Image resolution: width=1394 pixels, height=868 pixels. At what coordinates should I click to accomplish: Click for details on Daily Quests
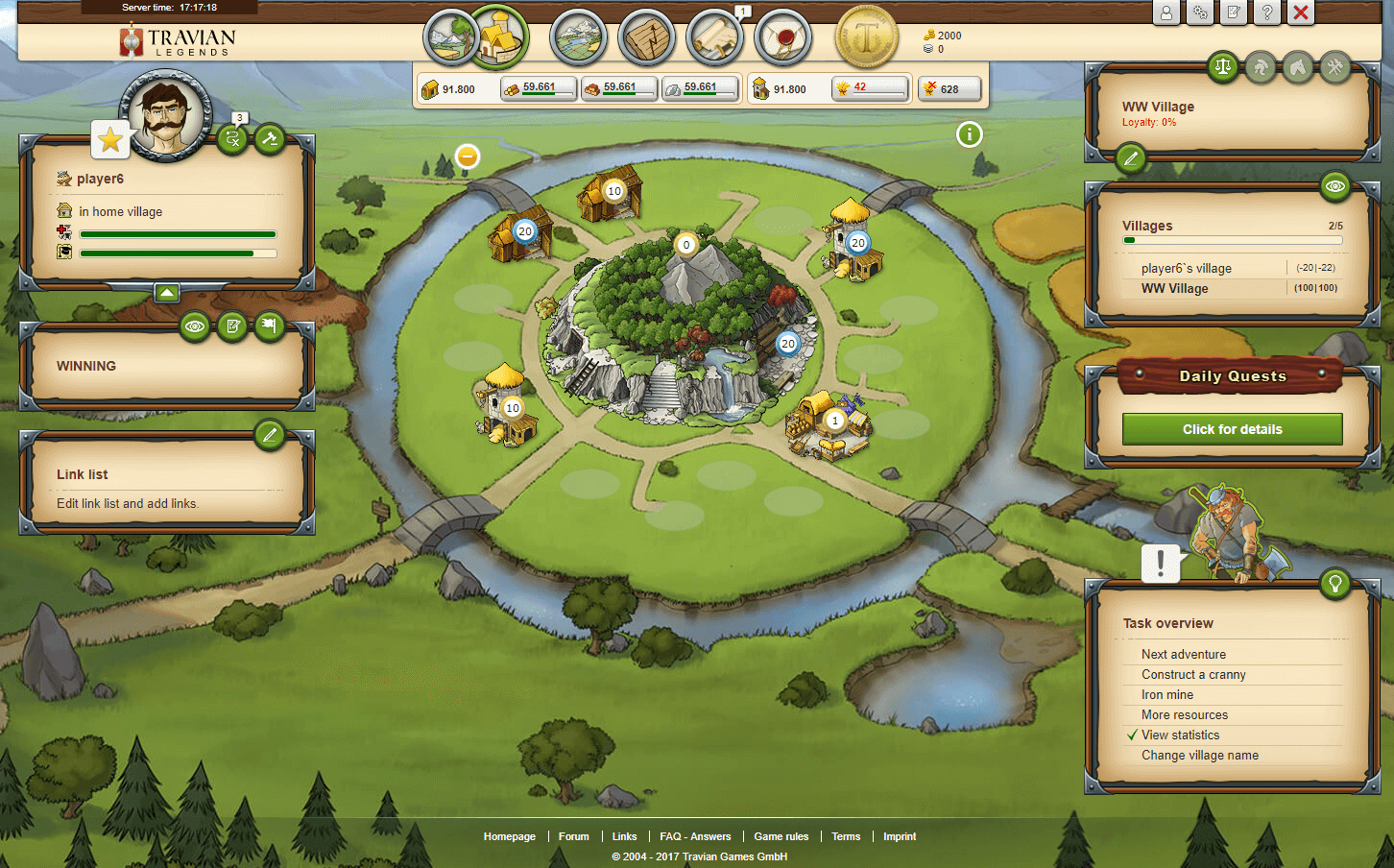pyautogui.click(x=1232, y=429)
